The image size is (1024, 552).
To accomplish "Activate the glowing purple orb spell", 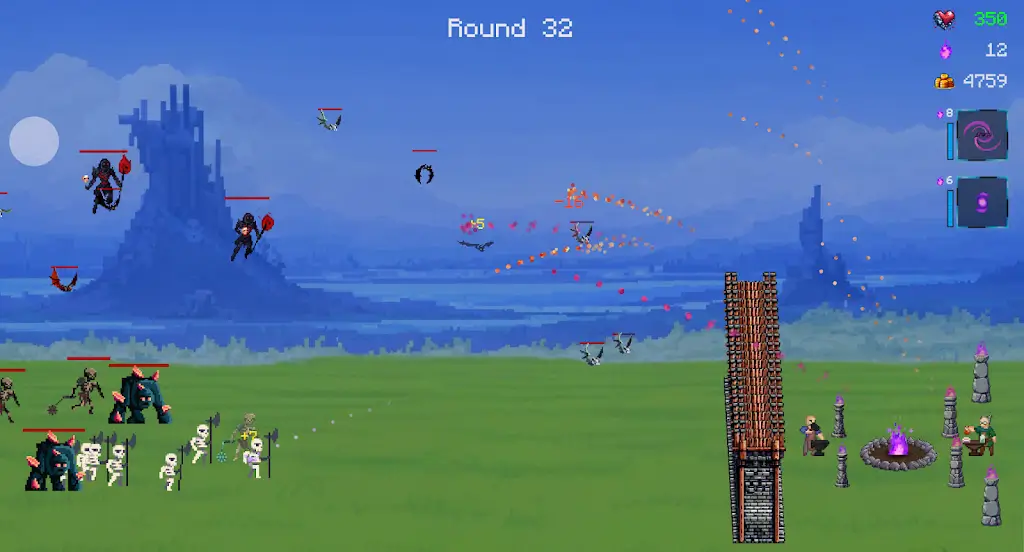I will [981, 202].
